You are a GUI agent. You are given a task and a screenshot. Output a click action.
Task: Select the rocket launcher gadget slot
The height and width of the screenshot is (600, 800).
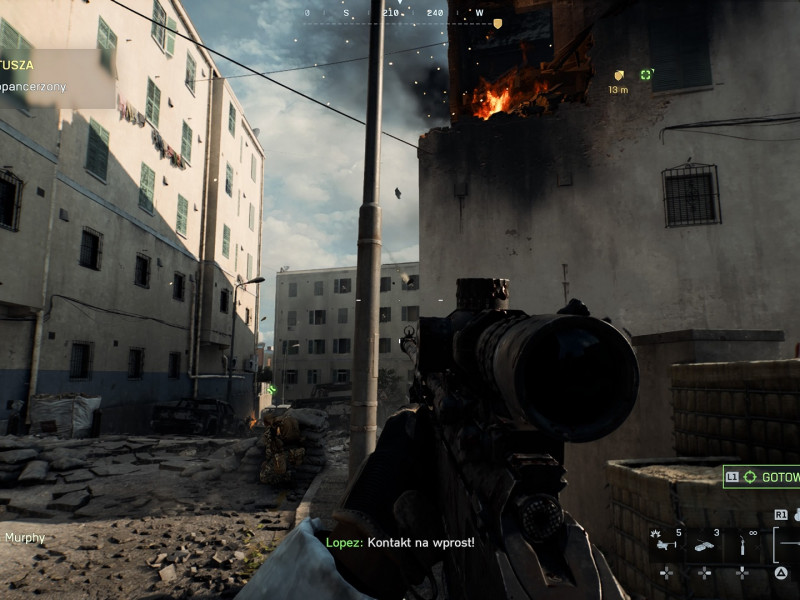[x=666, y=546]
